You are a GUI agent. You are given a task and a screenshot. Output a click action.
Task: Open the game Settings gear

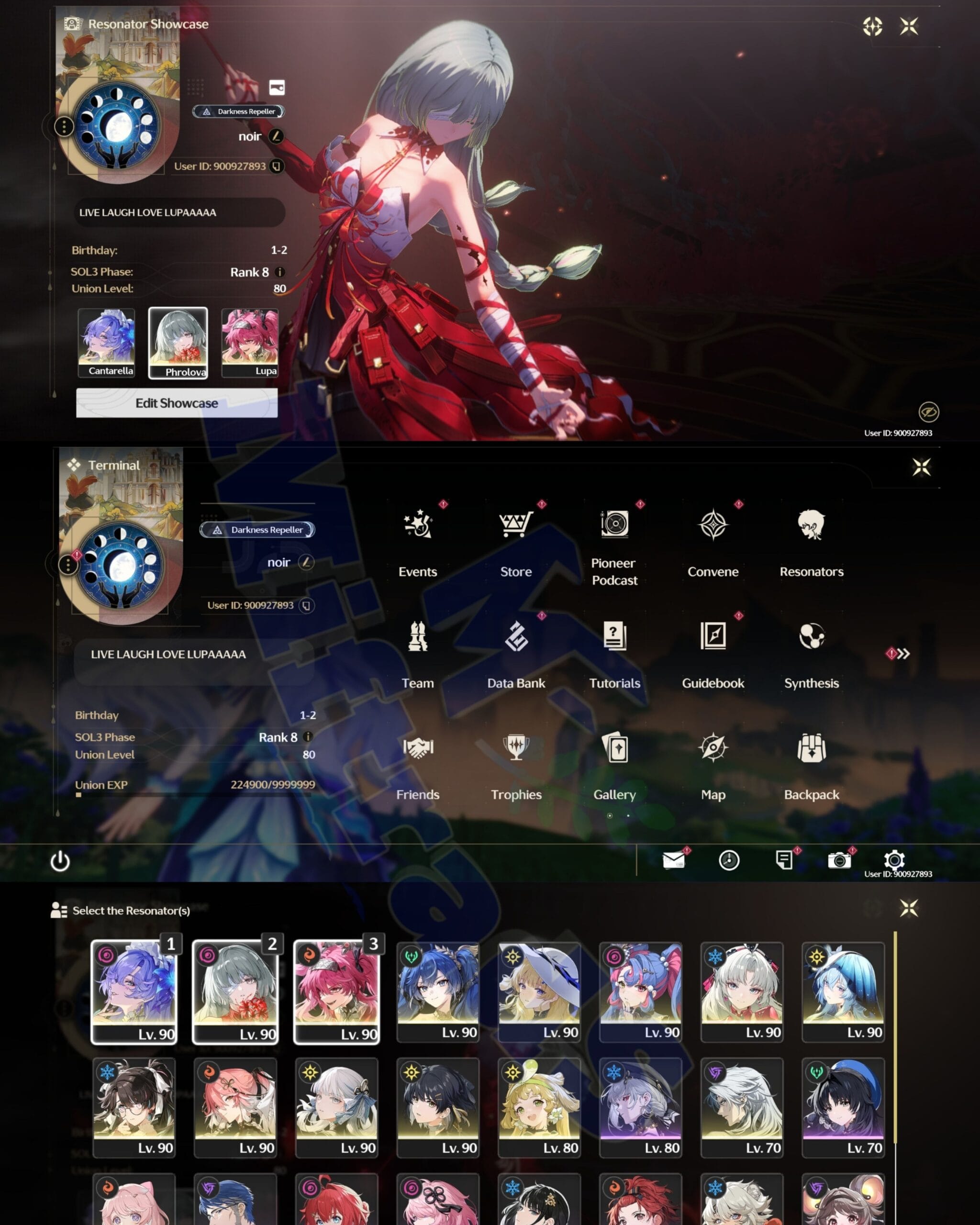tap(893, 860)
